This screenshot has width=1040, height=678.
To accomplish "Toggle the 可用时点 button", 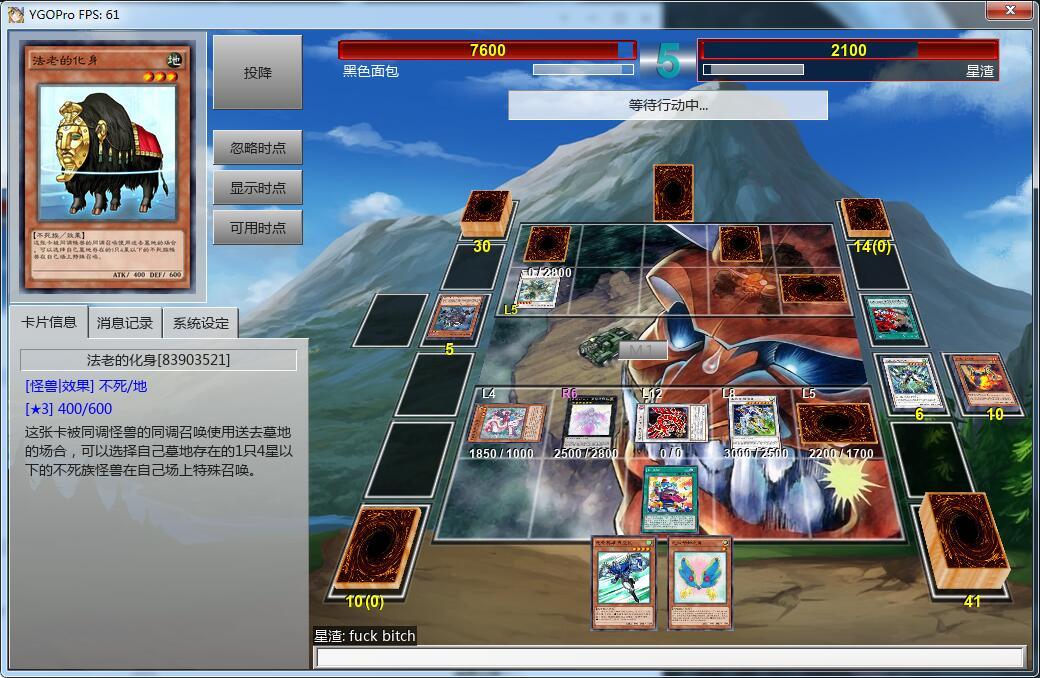I will tap(257, 228).
